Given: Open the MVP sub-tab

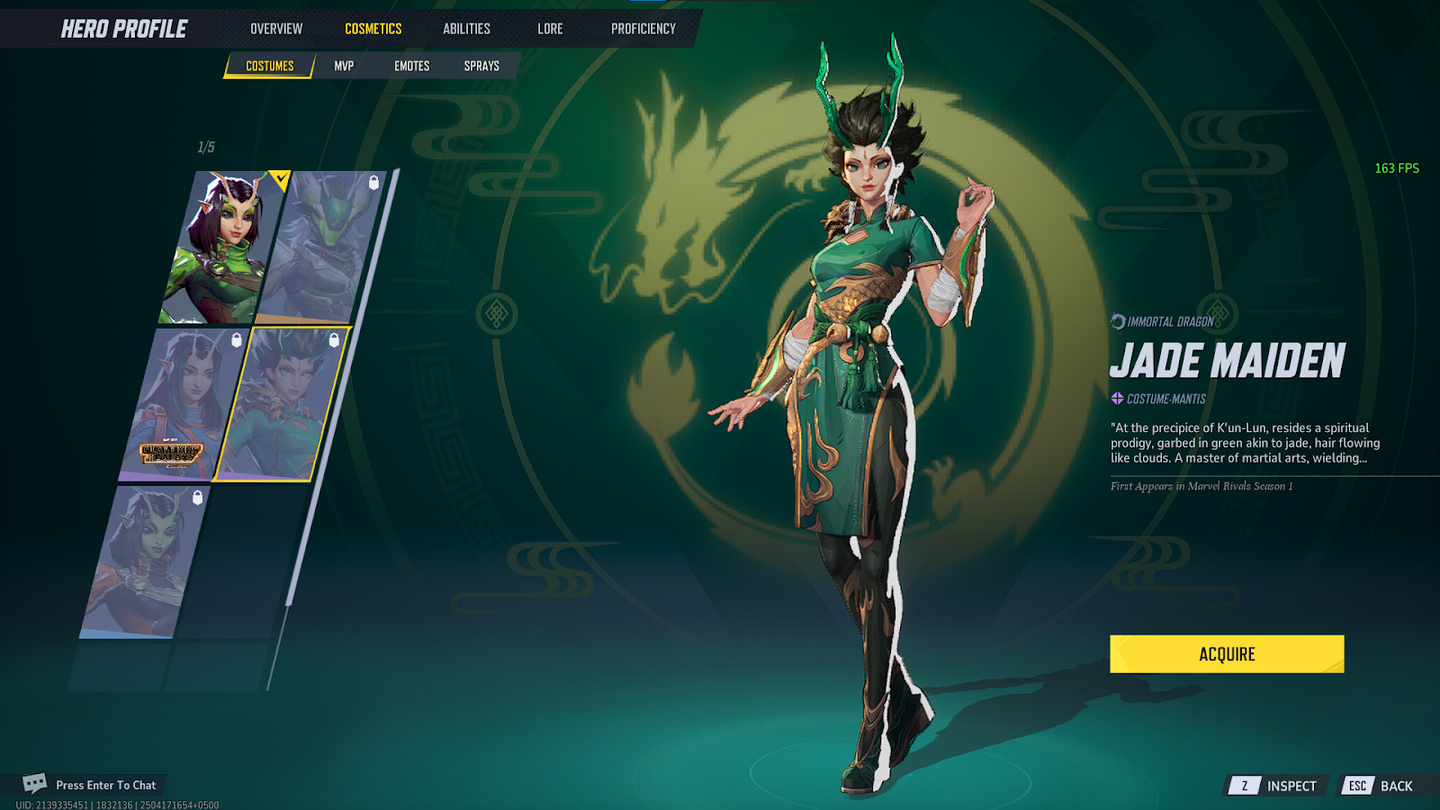Looking at the screenshot, I should point(344,66).
